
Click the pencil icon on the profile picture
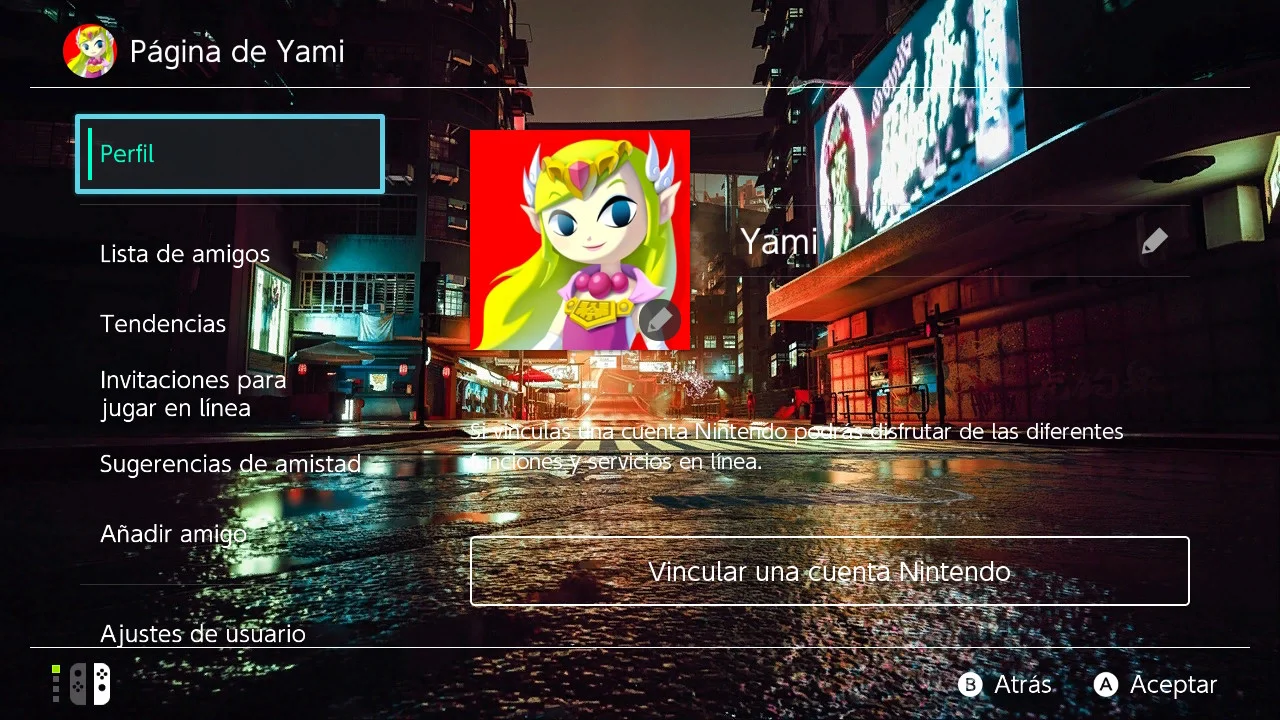[x=660, y=321]
